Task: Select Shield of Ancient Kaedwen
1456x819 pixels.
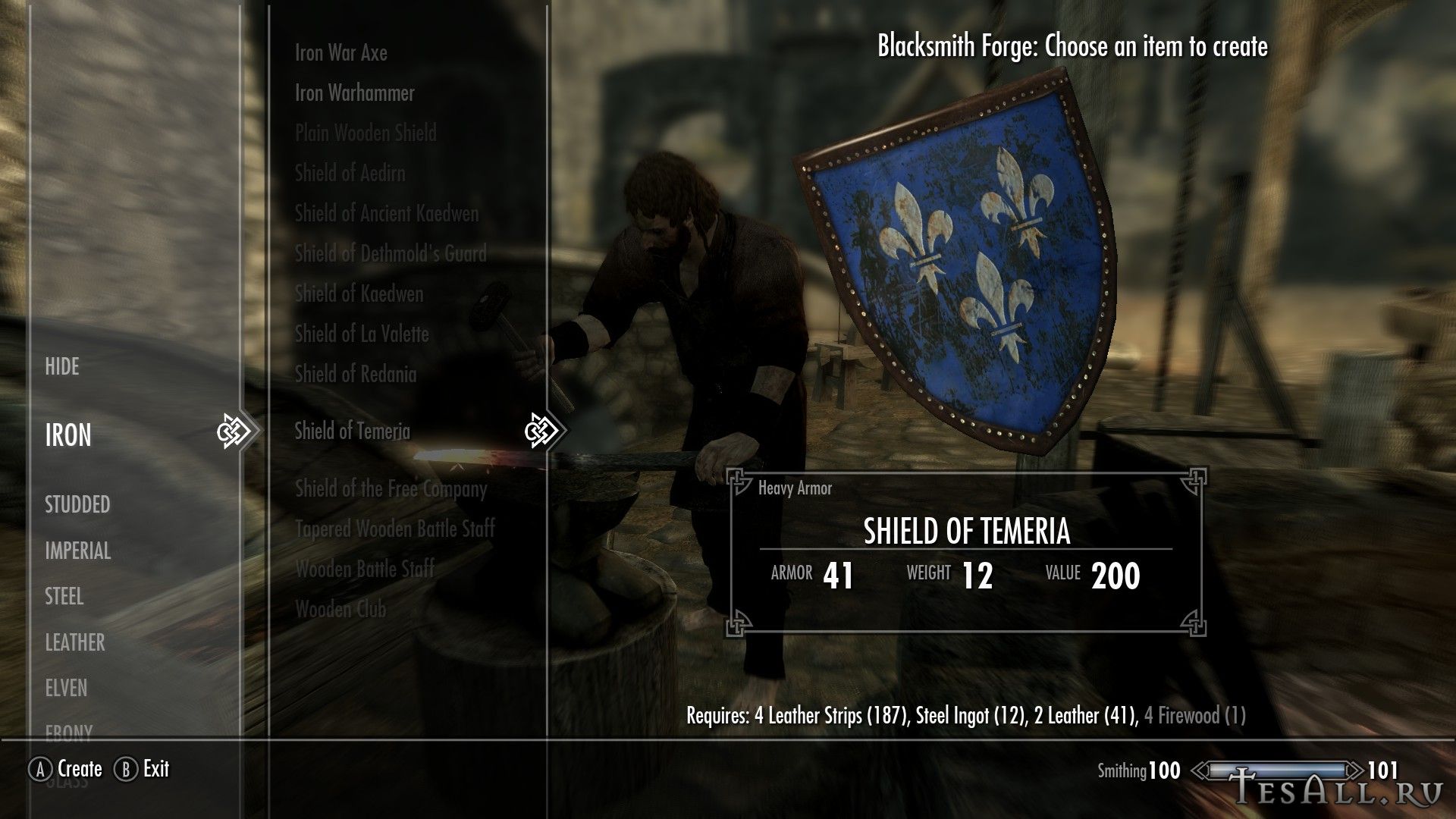Action: click(387, 214)
